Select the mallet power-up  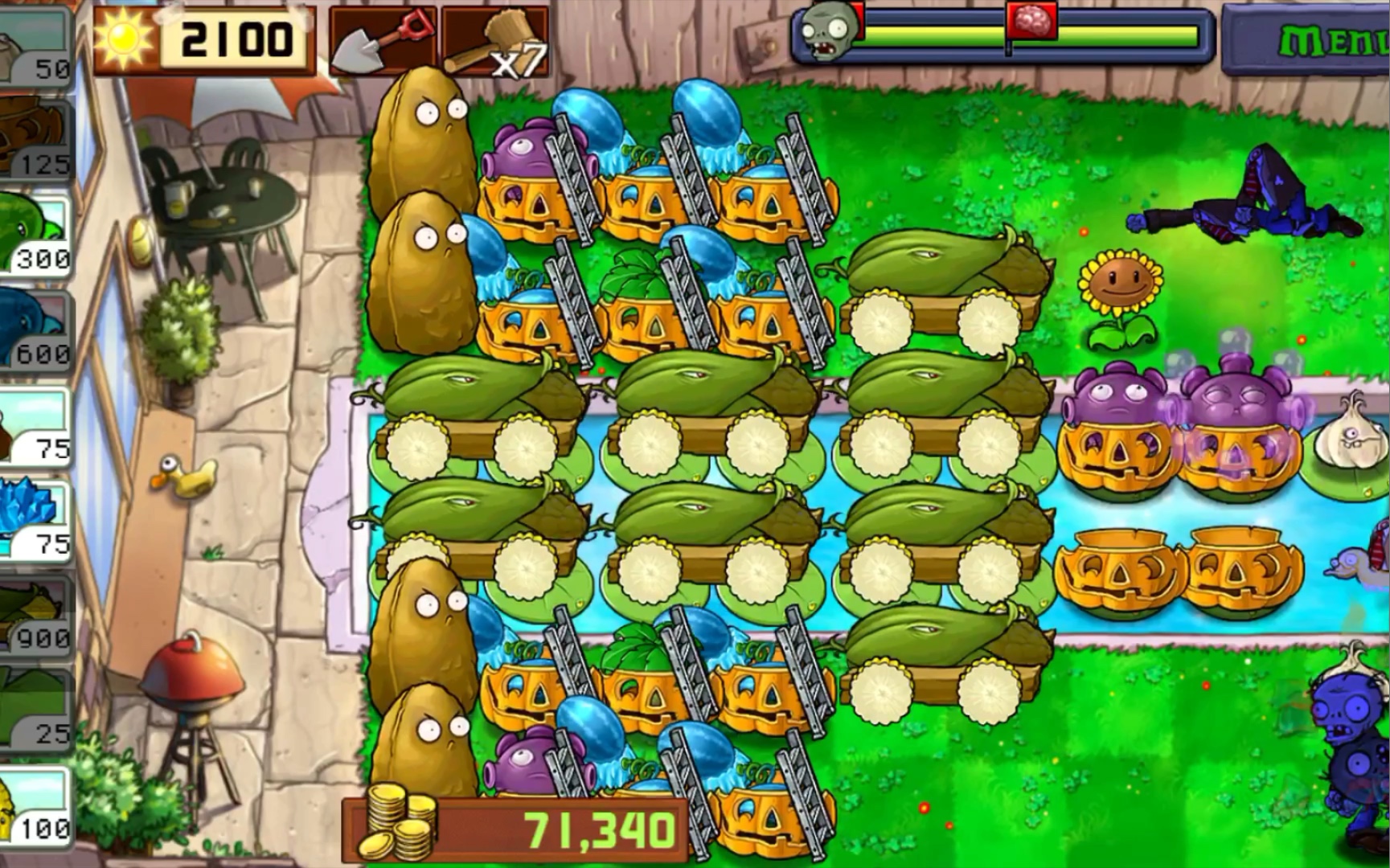(x=494, y=40)
